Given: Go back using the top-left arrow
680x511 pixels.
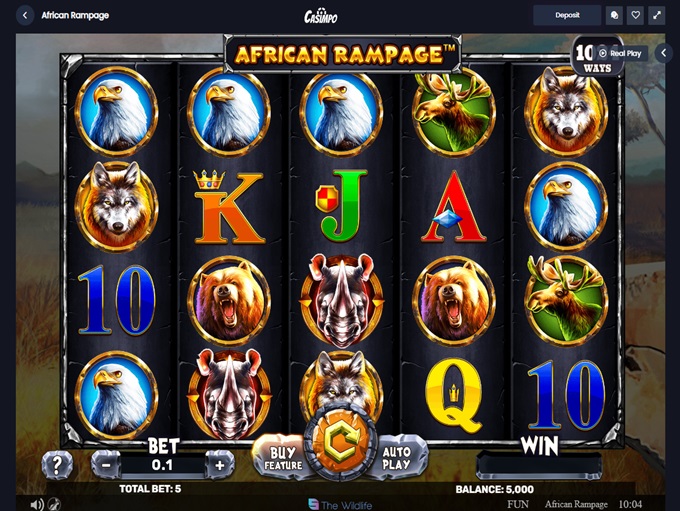Looking at the screenshot, I should [x=24, y=15].
